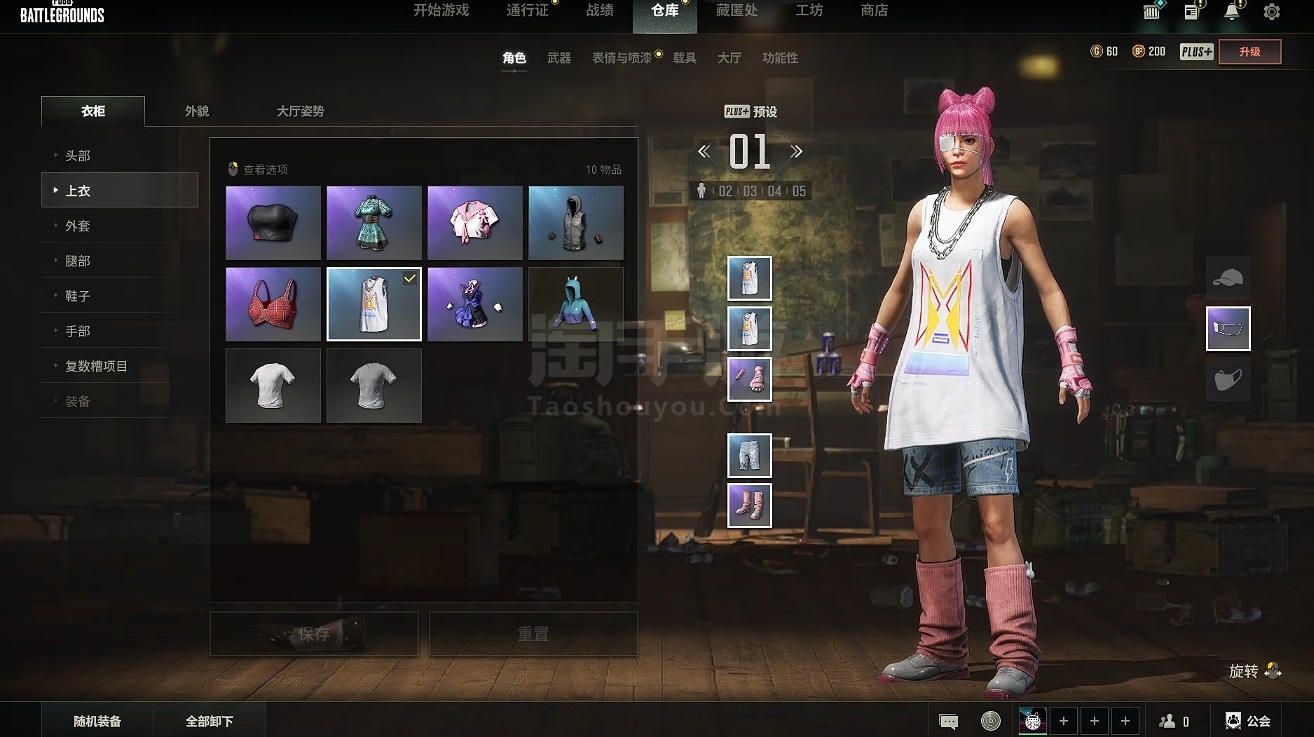This screenshot has width=1314, height=737.
Task: Pick the hooded teal cat-ear hoodie
Action: (x=575, y=304)
